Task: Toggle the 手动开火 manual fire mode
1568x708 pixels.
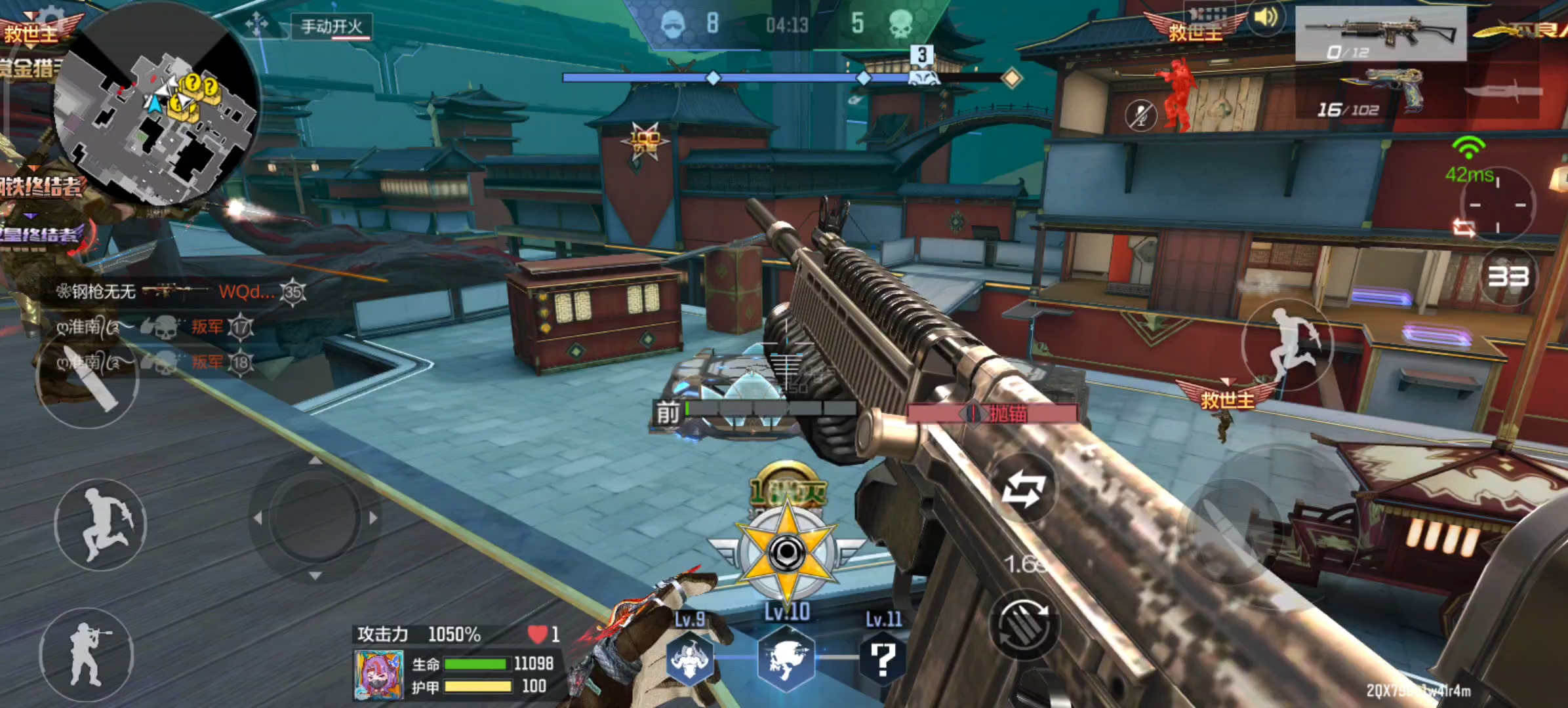Action: pyautogui.click(x=331, y=27)
